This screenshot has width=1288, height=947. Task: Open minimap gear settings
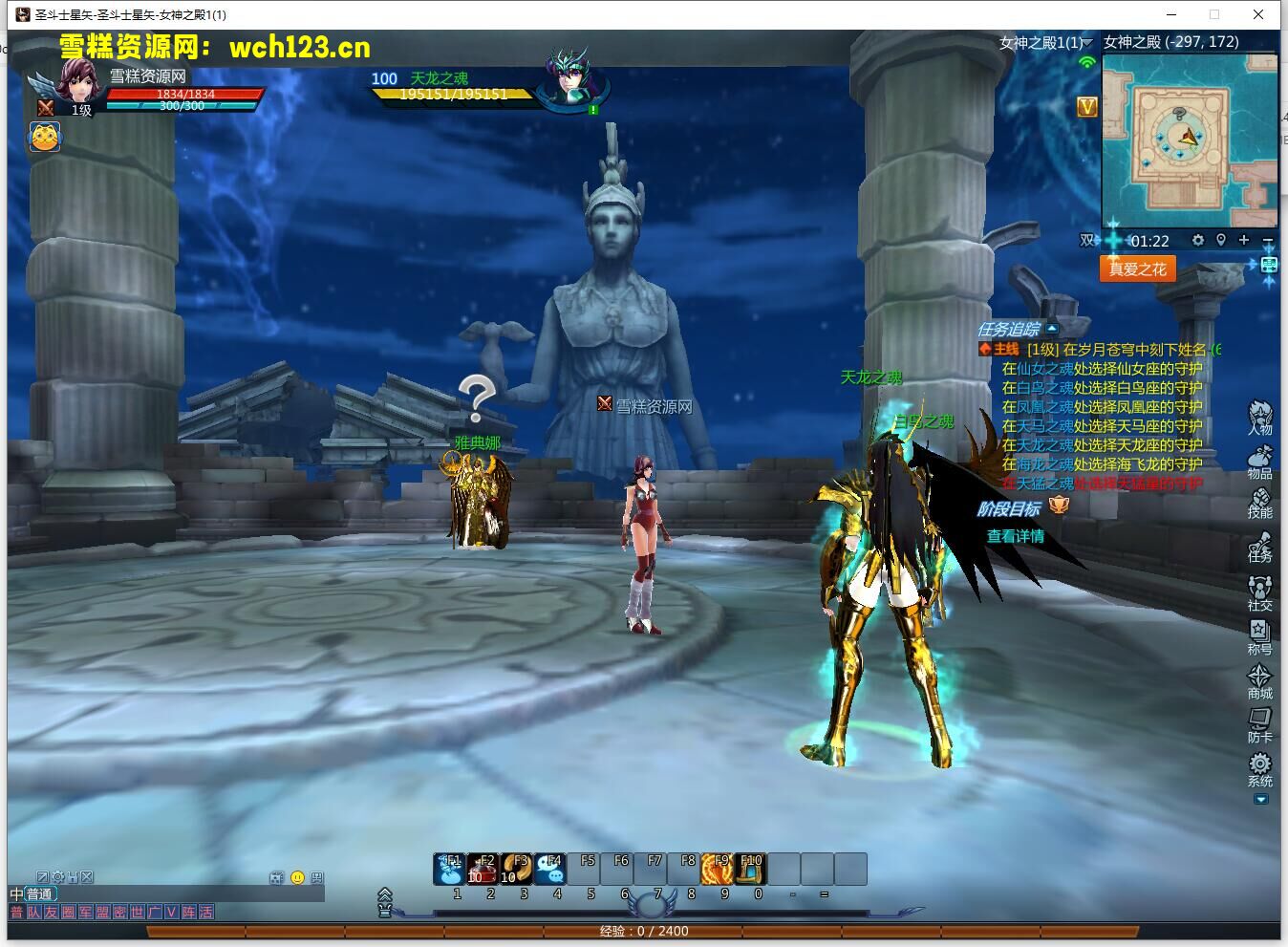pyautogui.click(x=1198, y=240)
